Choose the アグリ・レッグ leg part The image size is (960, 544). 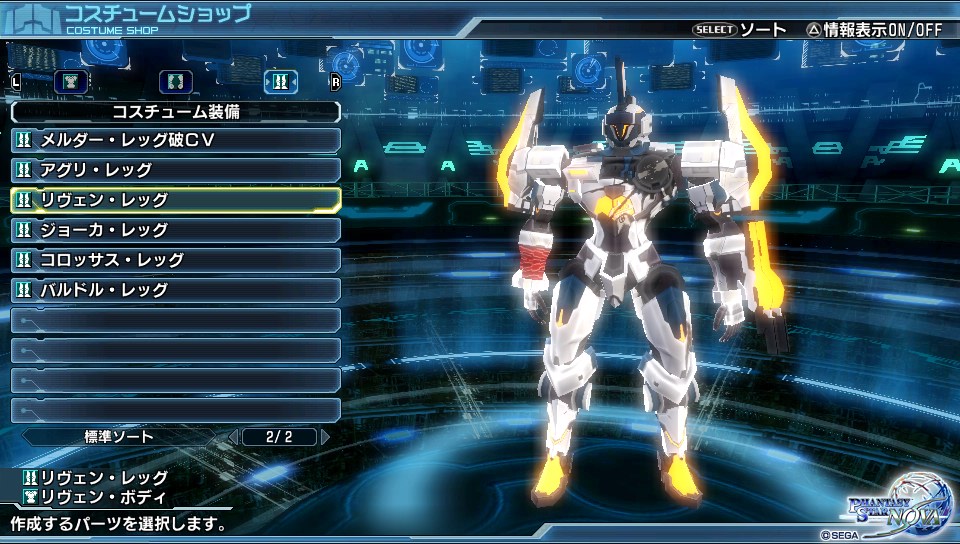(x=175, y=170)
